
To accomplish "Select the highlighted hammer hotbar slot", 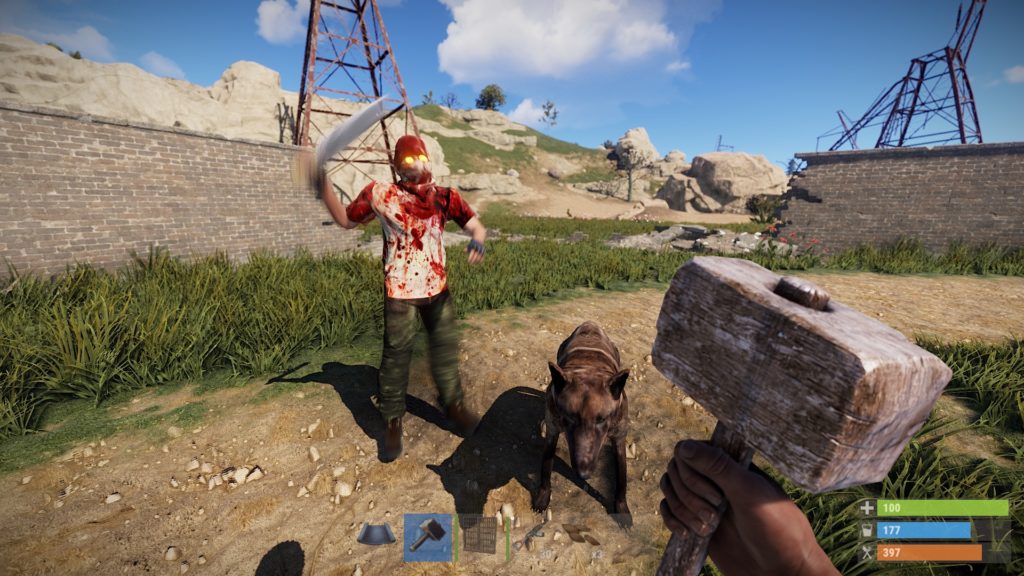I will 428,537.
